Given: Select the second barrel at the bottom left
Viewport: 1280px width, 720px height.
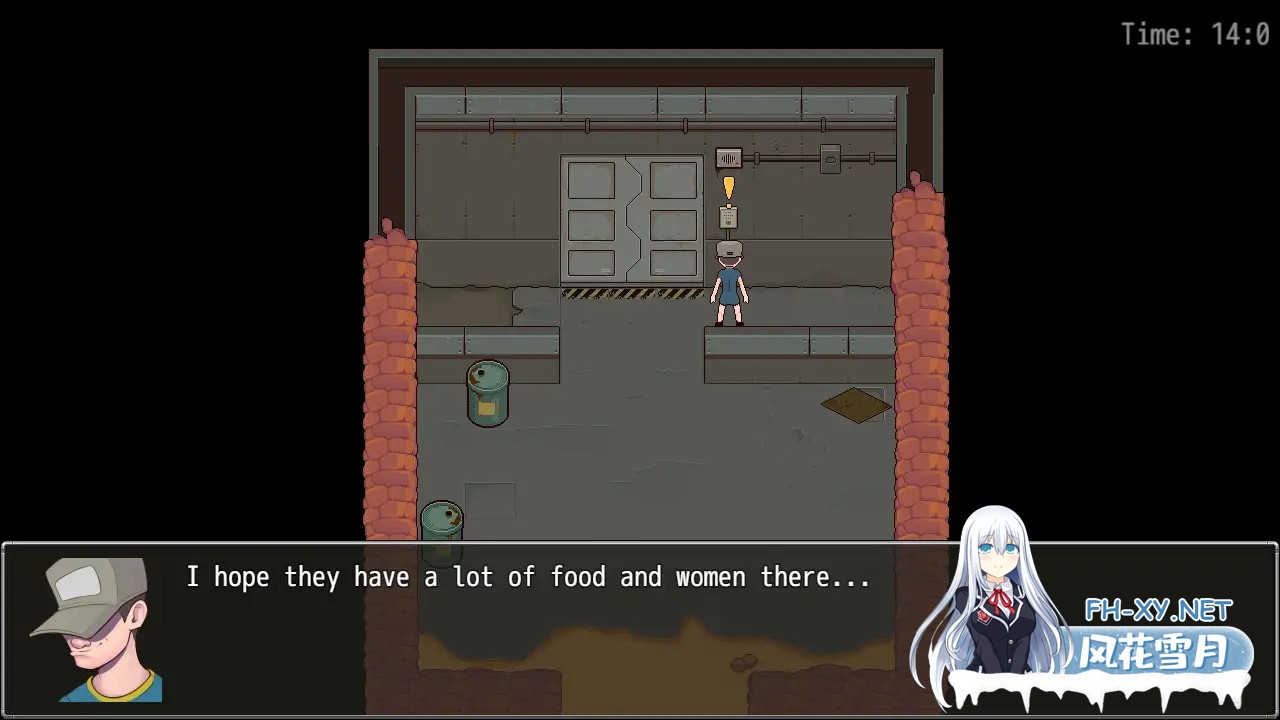Looking at the screenshot, I should coord(444,520).
